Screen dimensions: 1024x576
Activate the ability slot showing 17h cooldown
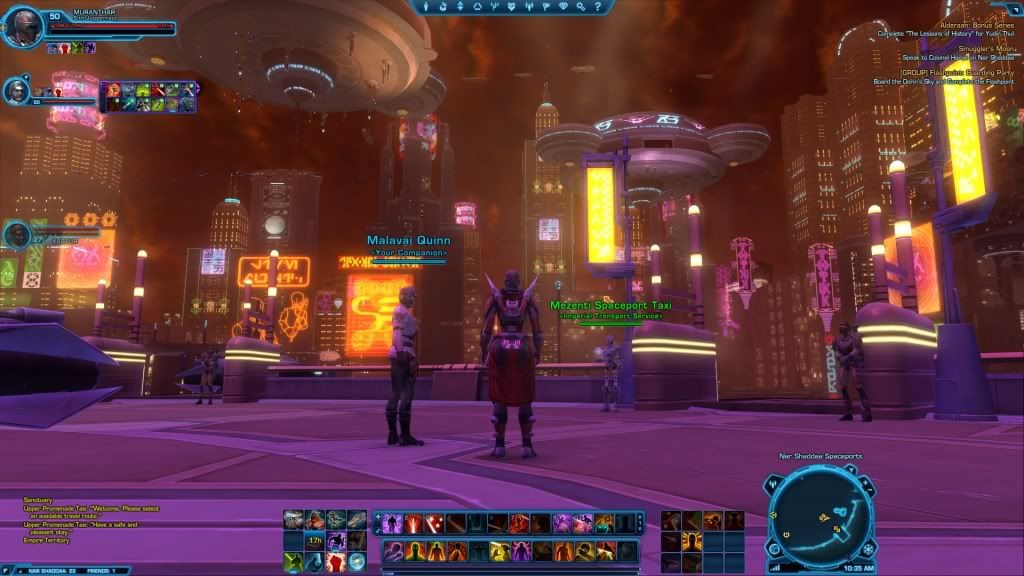tap(314, 541)
